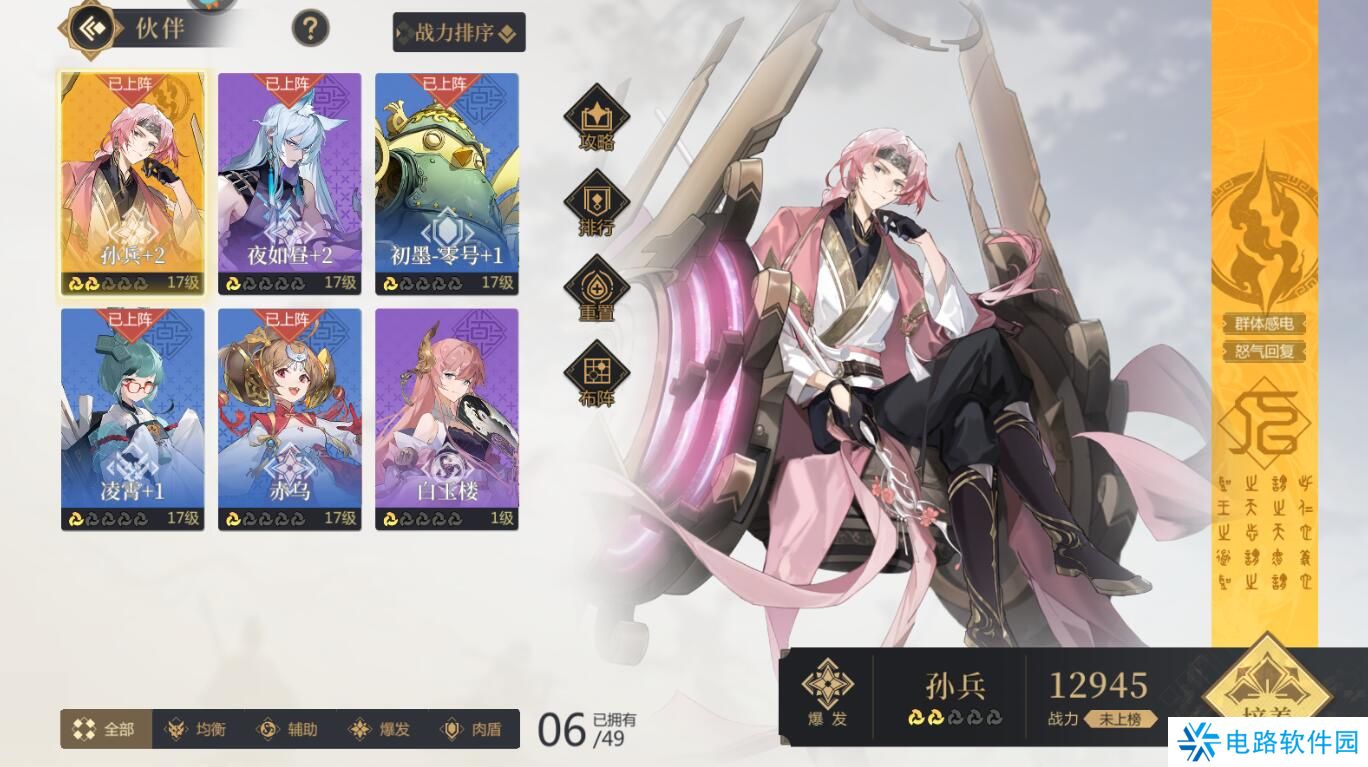
Task: Toggle the 全部 show-all filter
Action: [103, 729]
